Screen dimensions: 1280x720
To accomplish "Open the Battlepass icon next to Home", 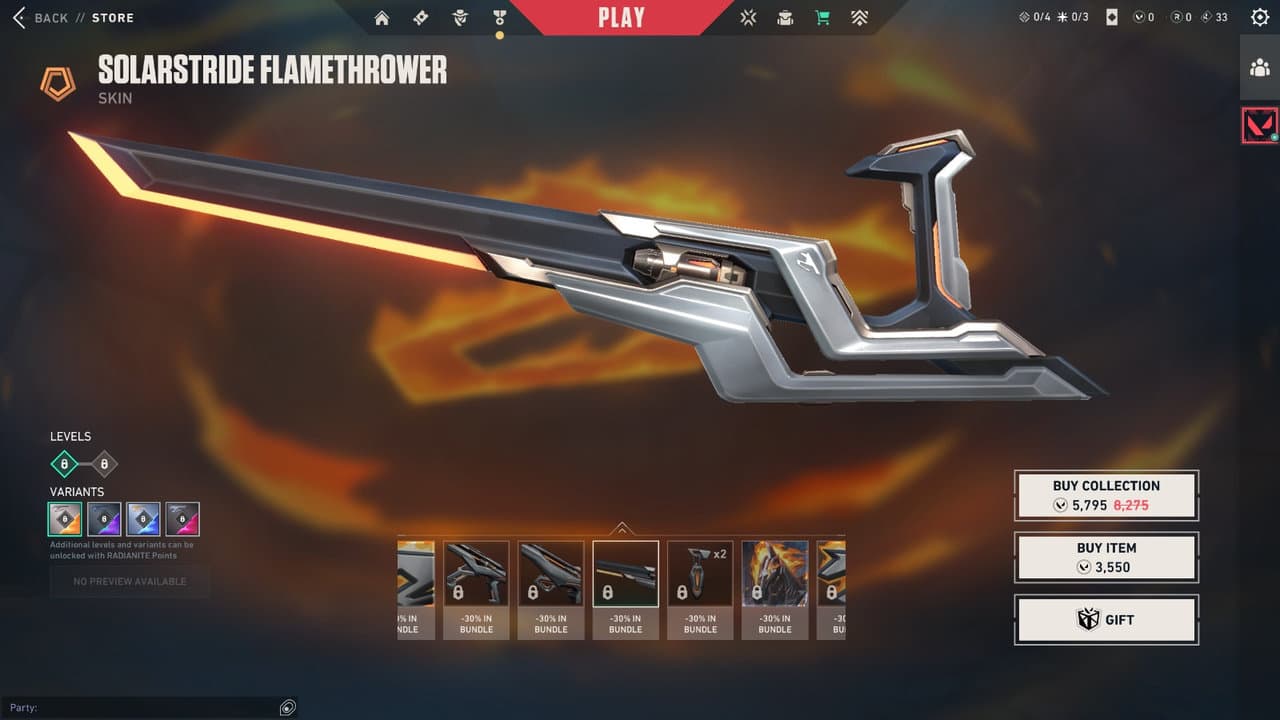I will [x=420, y=17].
